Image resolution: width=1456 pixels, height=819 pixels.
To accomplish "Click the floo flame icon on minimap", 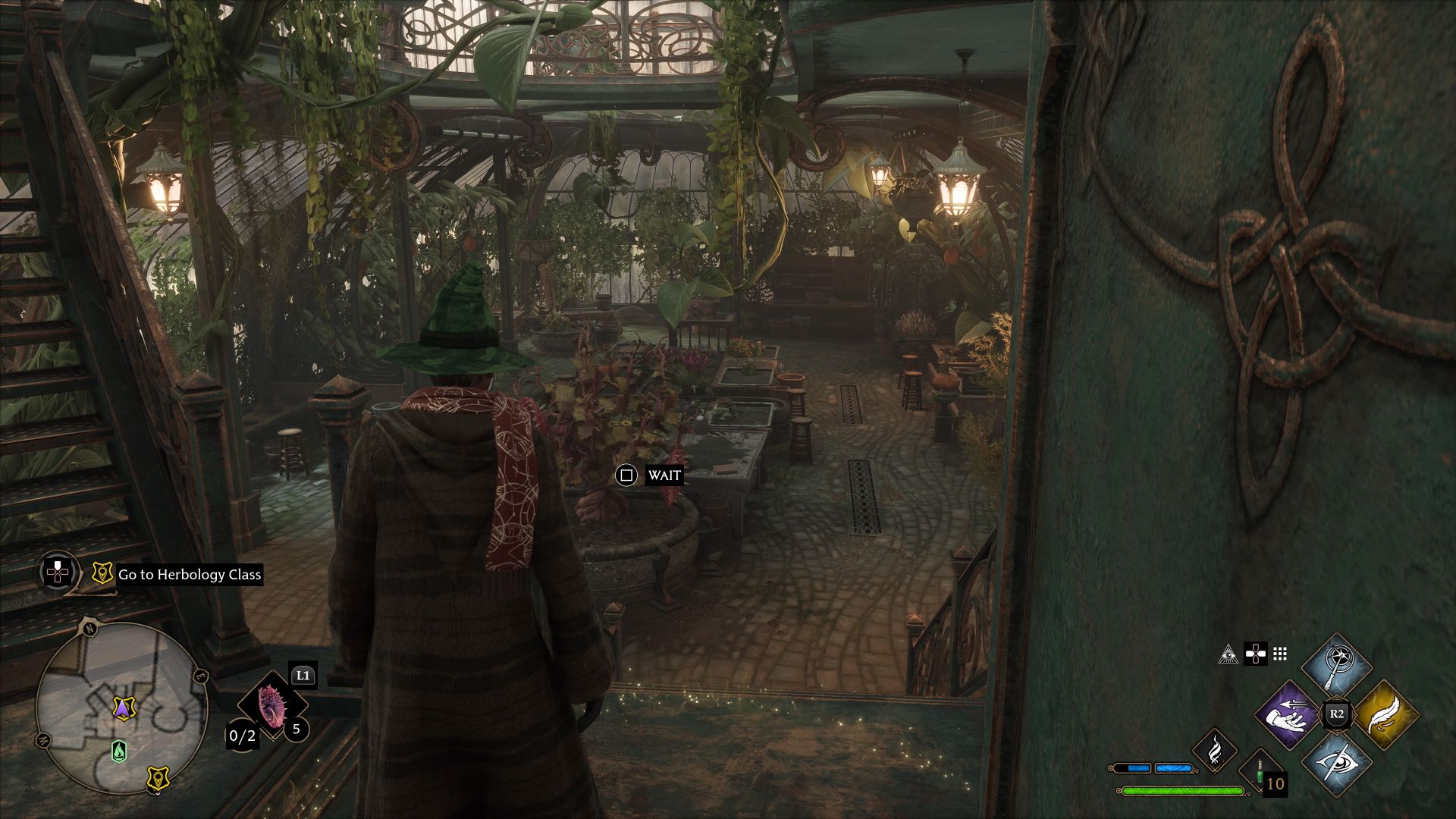I will [x=120, y=751].
